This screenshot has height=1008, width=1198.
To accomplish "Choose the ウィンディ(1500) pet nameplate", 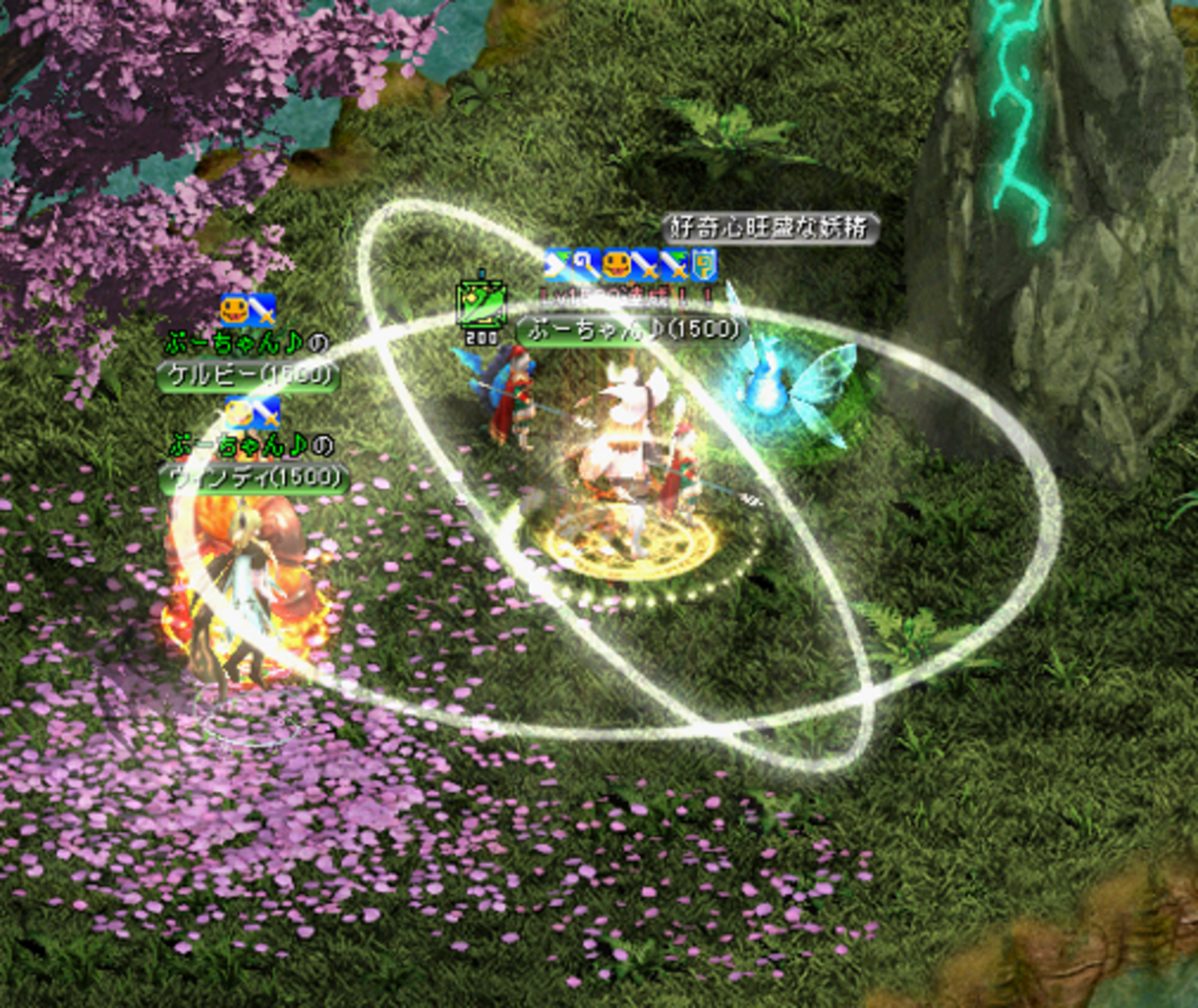I will click(254, 478).
